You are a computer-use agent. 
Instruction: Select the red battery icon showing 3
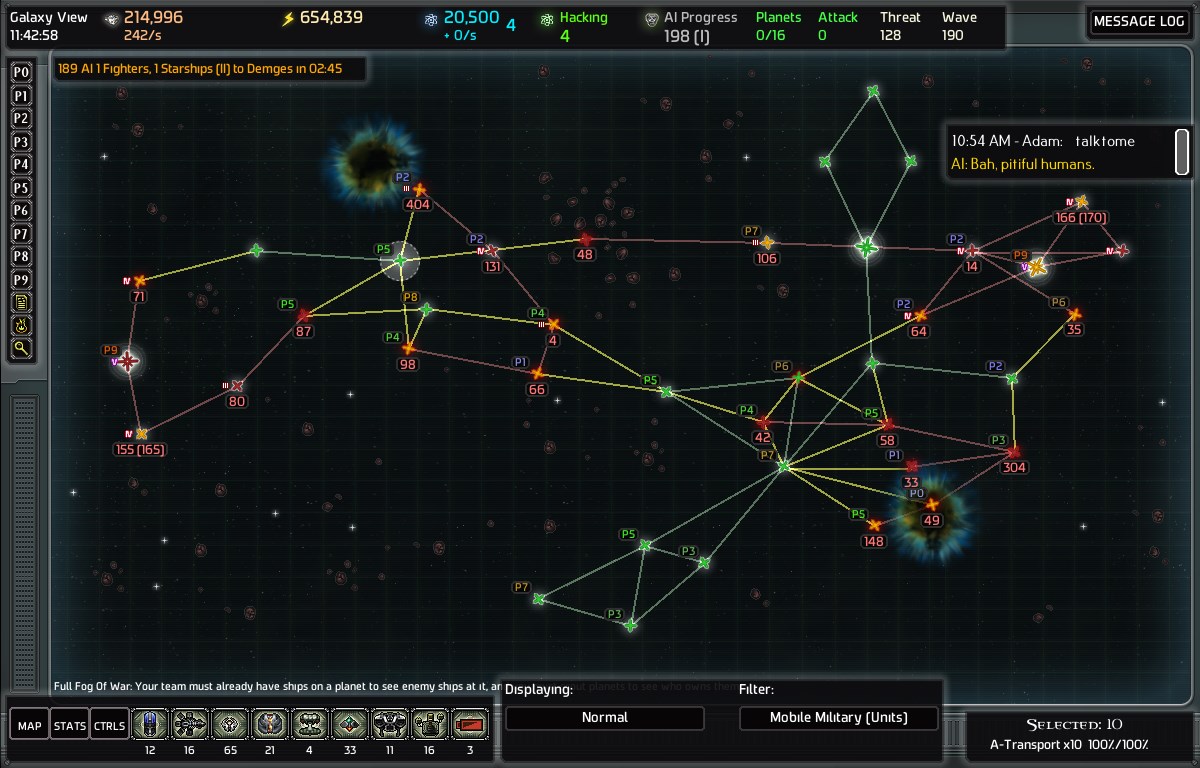469,723
